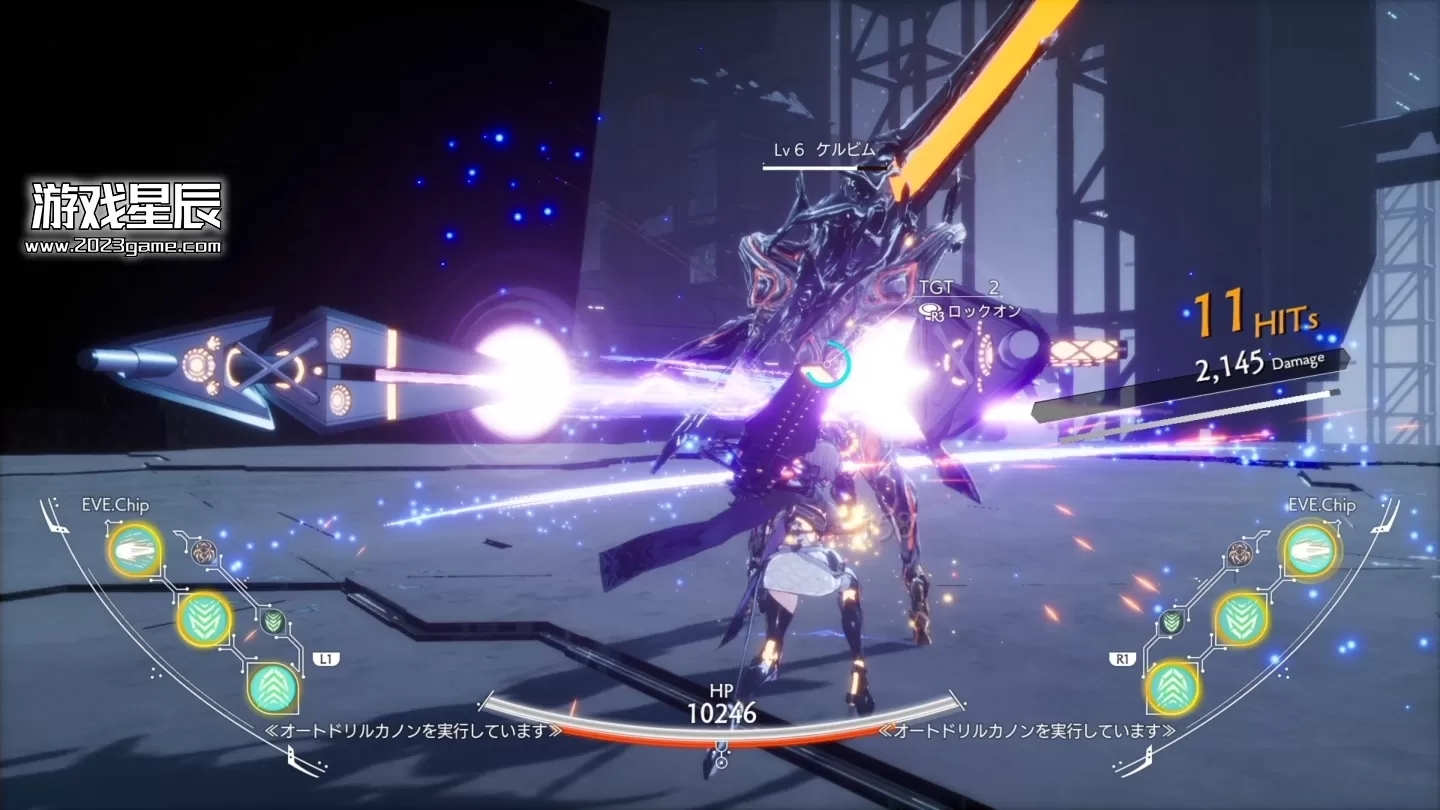Click the spider chip icon in right EVE.Chip chain

[1240, 553]
